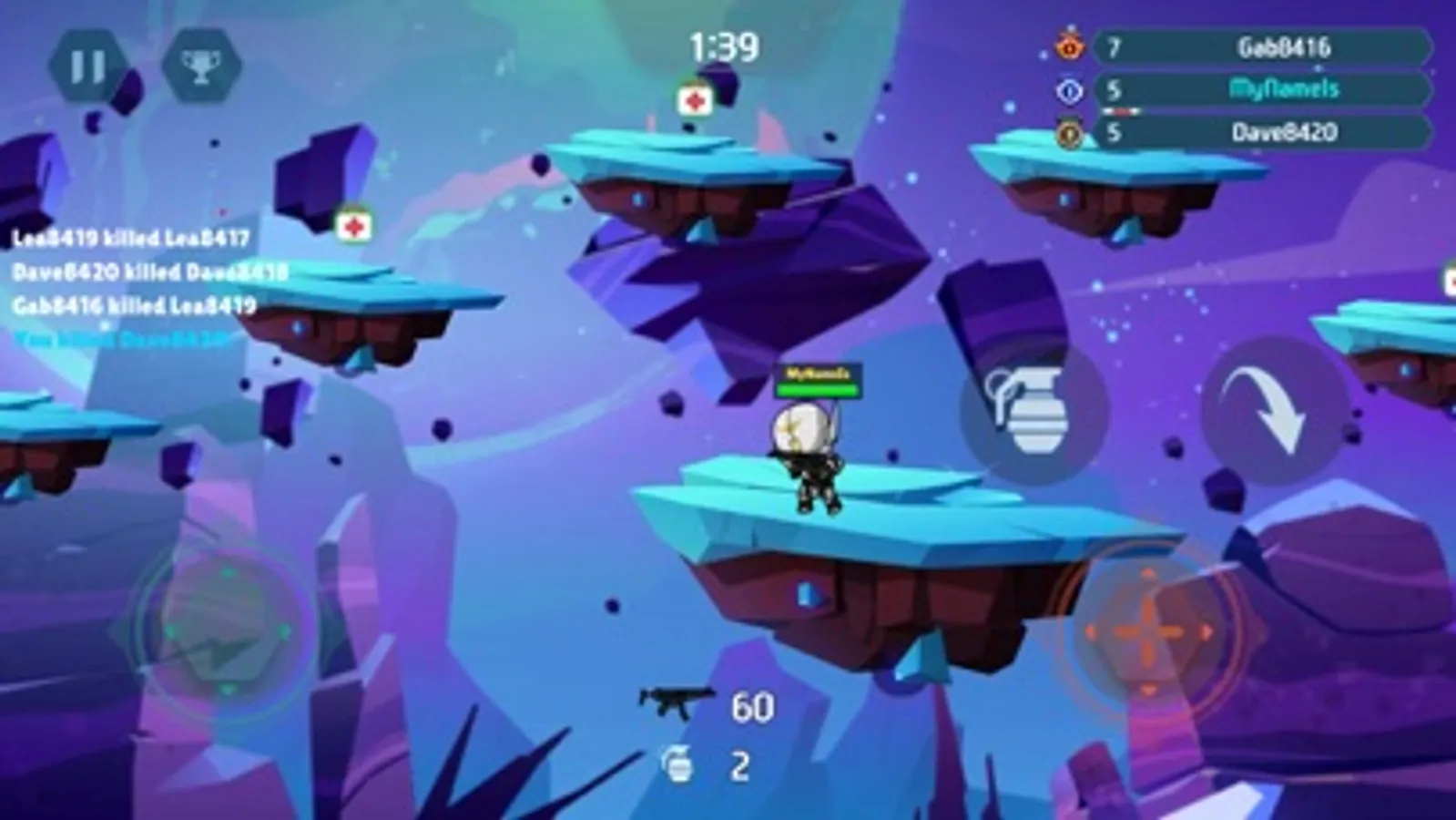Viewport: 1456px width, 820px height.
Task: Pause the match
Action: (x=86, y=64)
